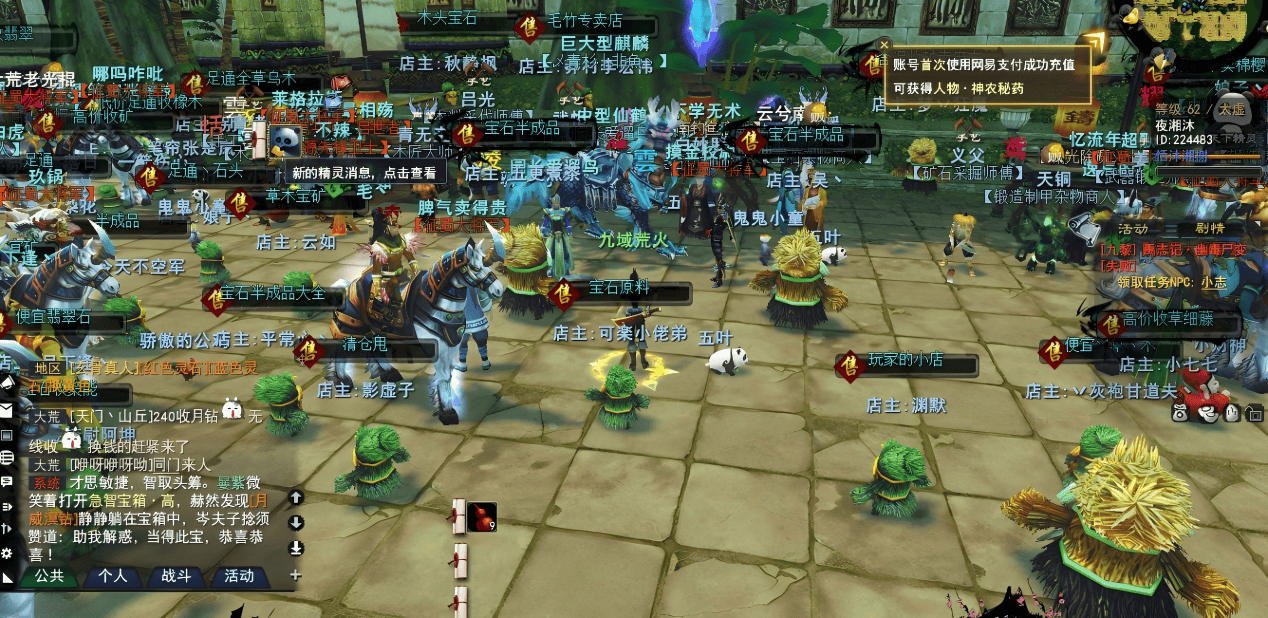This screenshot has height=618, width=1268.
Task: Click the panda character portrait
Action: [x=286, y=140]
